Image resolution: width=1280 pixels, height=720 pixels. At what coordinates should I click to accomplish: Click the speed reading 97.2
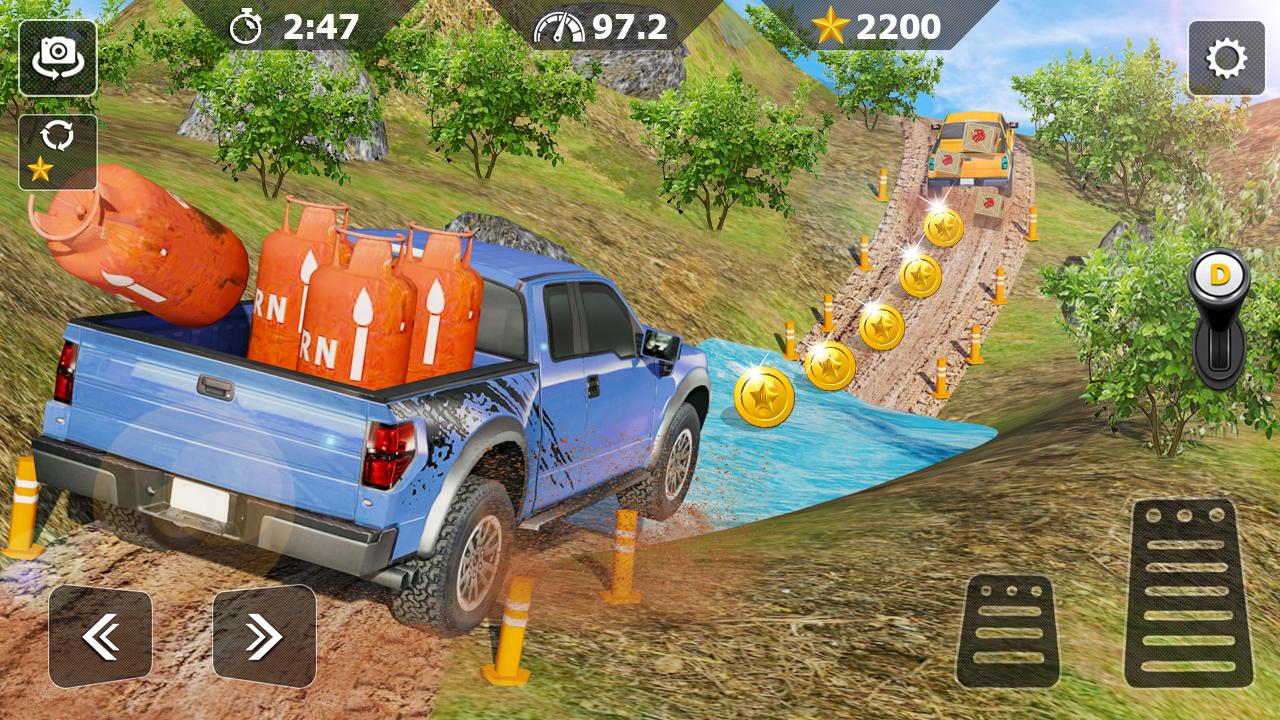(x=620, y=27)
